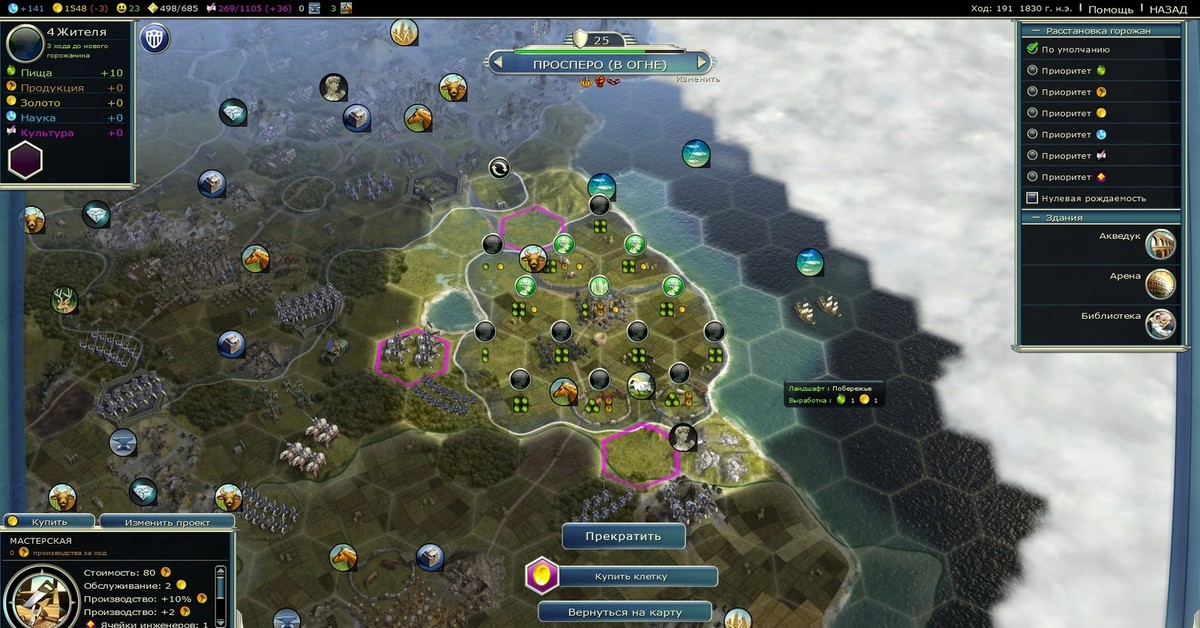
Task: Choose Вернуться на карту
Action: pos(624,611)
